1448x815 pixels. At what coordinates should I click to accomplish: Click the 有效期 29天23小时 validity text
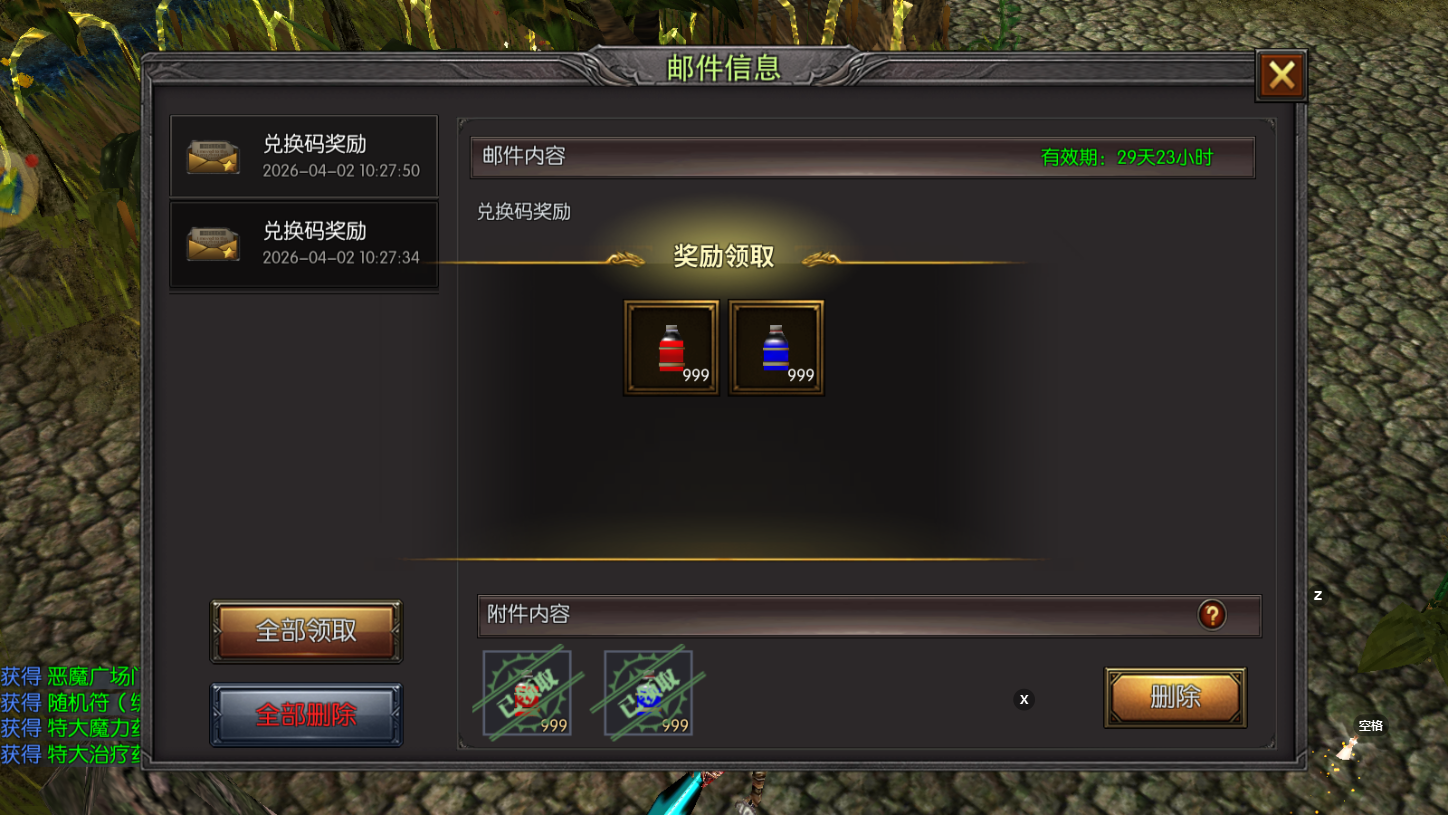[x=1126, y=157]
